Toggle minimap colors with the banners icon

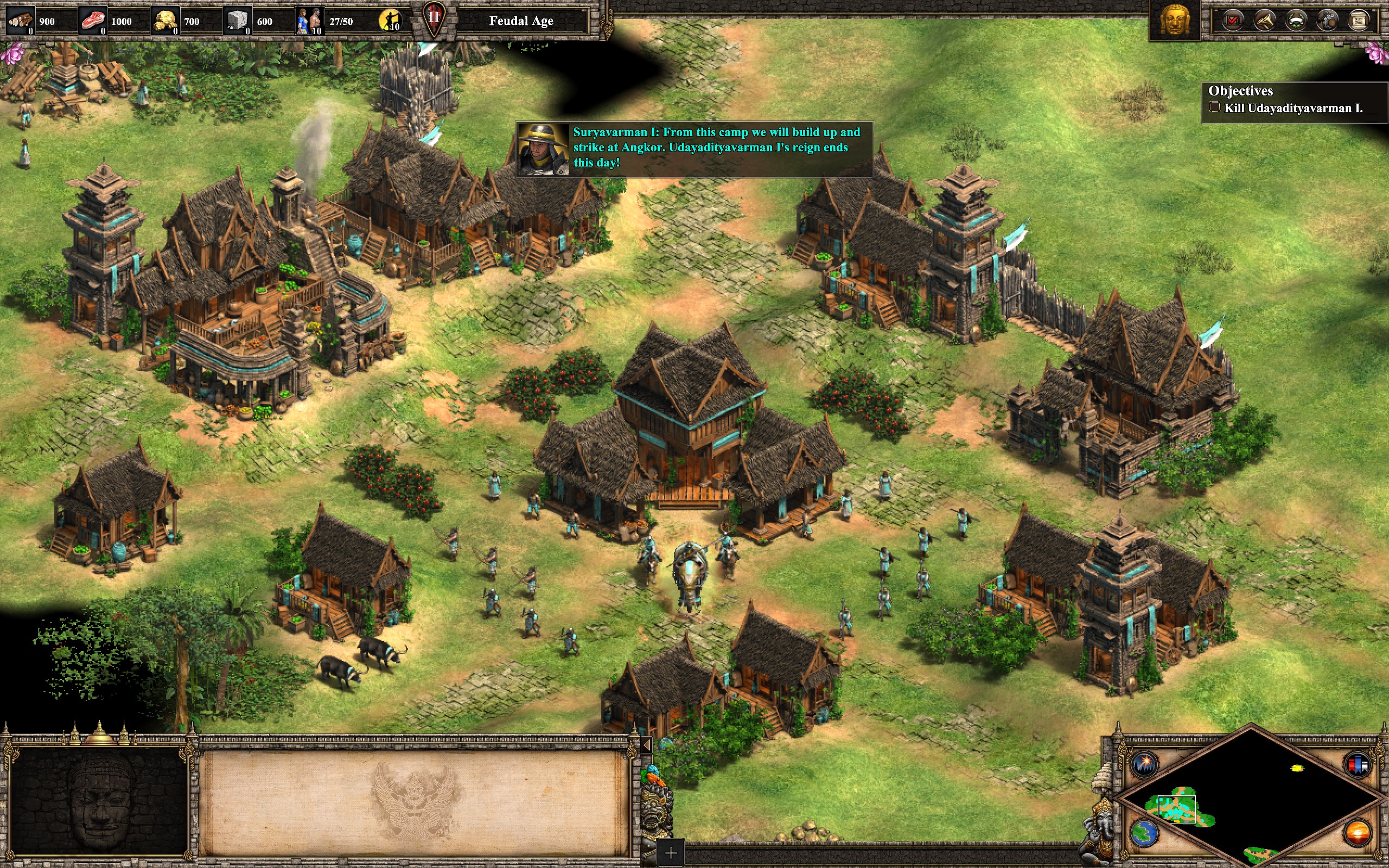(1358, 765)
